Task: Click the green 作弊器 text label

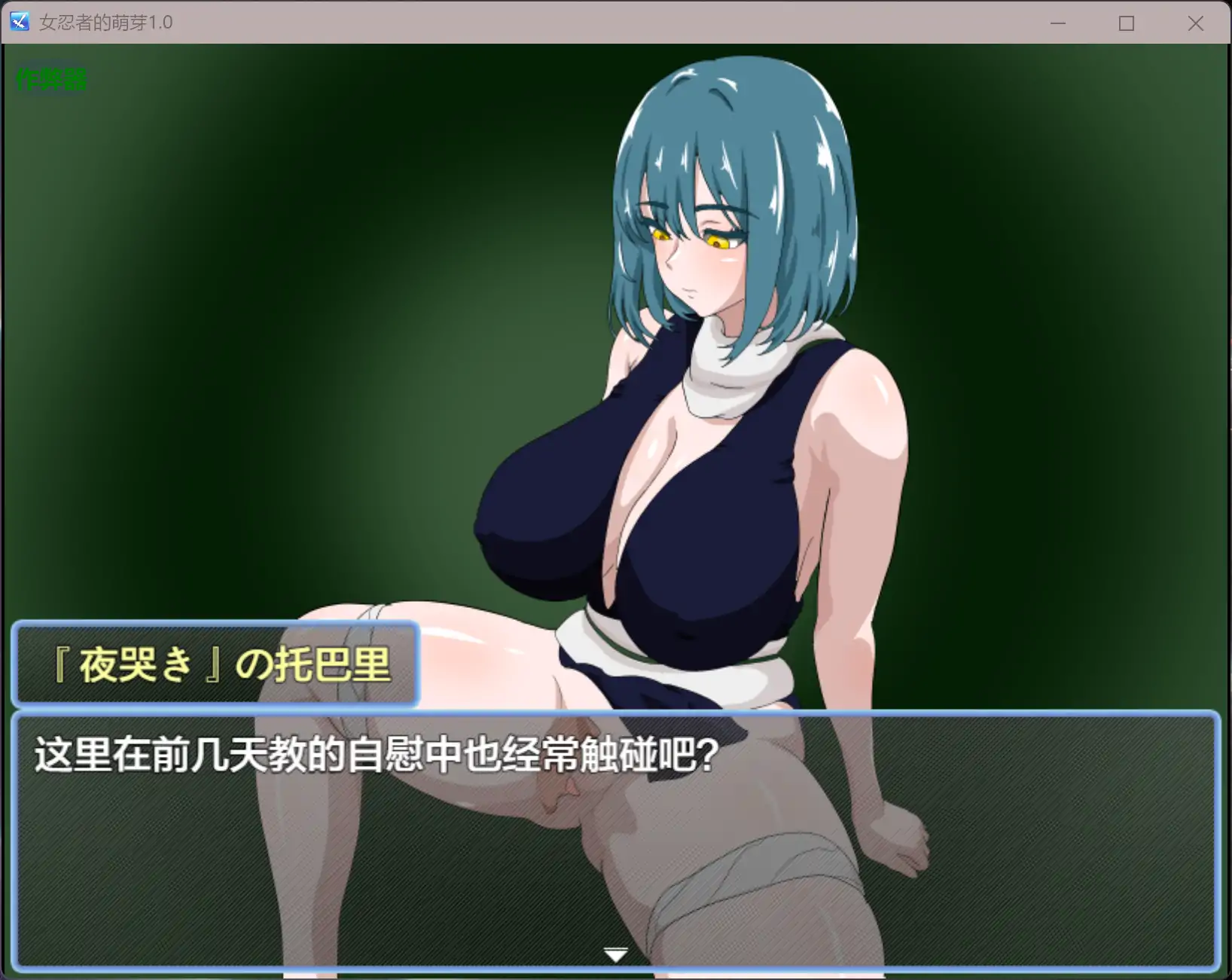Action: (x=50, y=78)
